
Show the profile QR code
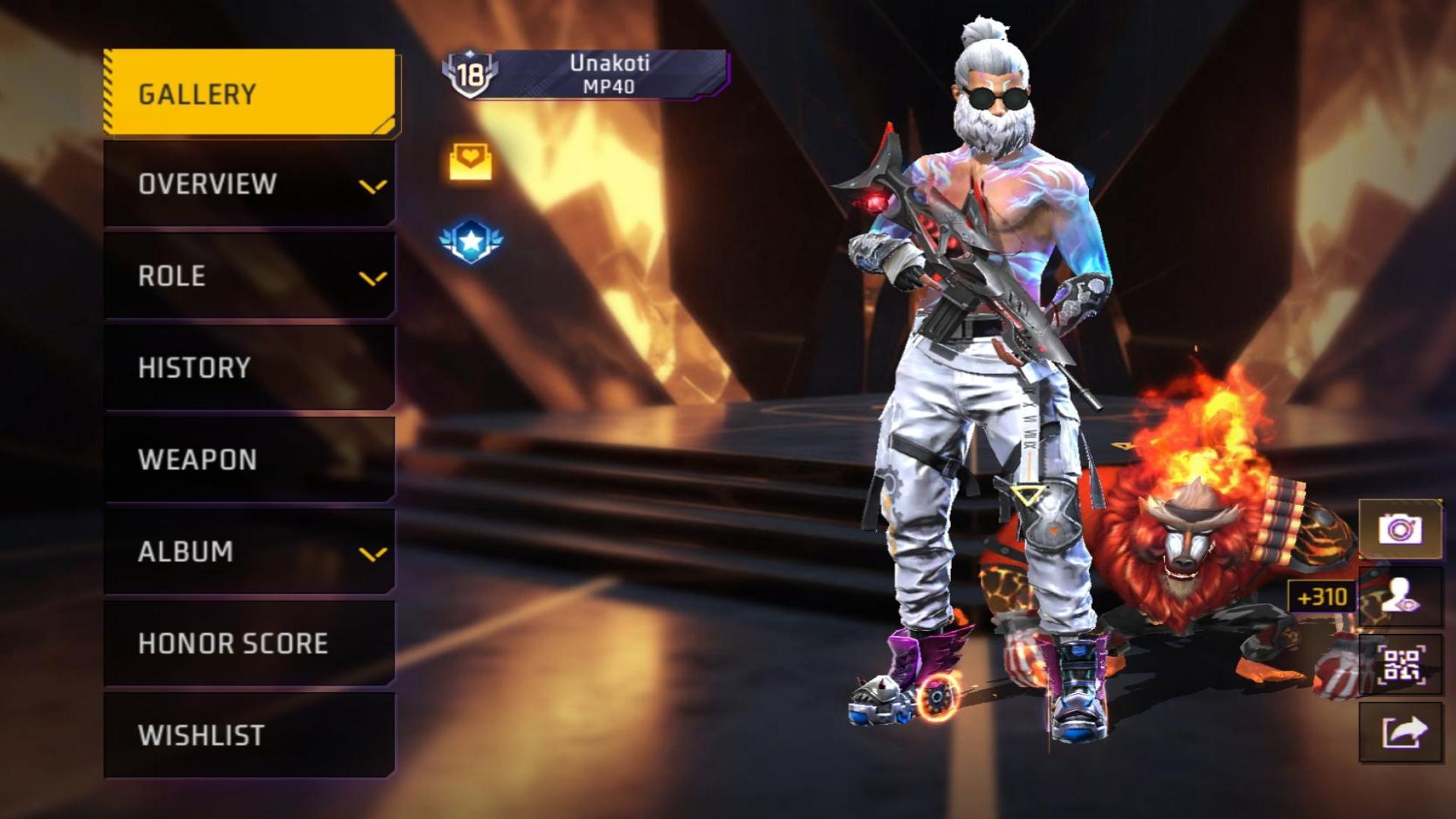tap(1400, 665)
